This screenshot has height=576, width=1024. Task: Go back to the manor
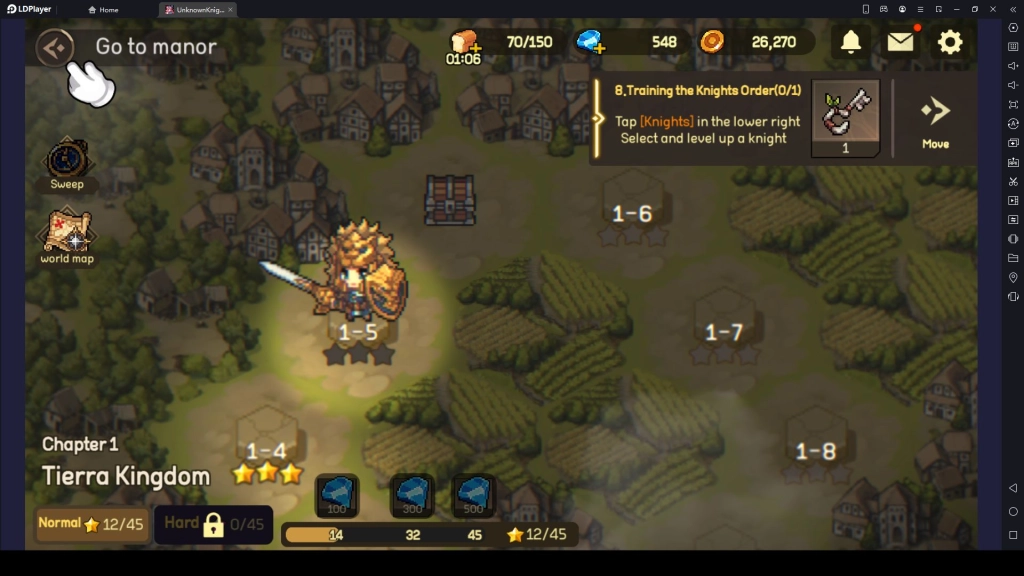pos(55,47)
